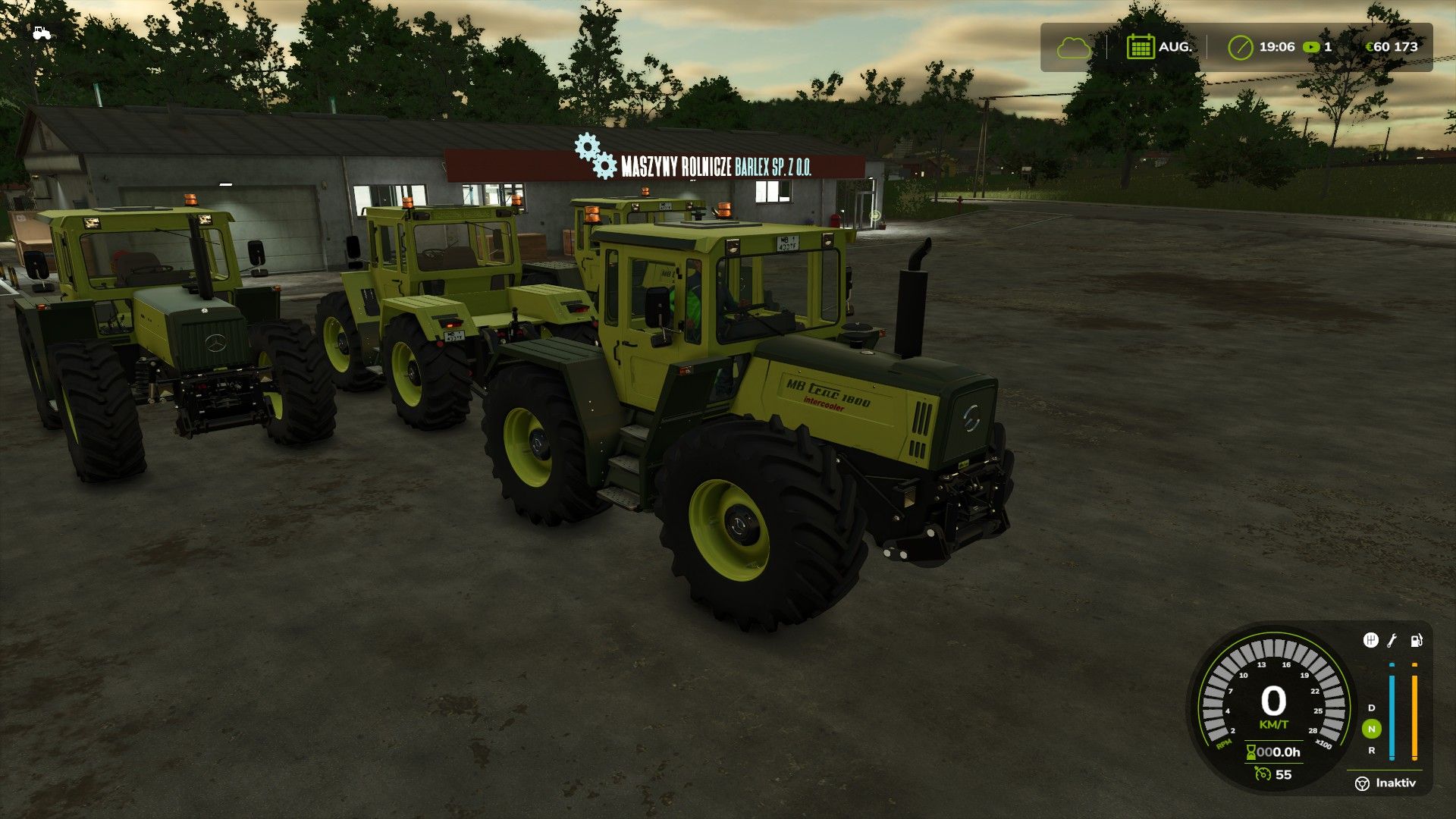Open the green calendar icon

(1140, 47)
